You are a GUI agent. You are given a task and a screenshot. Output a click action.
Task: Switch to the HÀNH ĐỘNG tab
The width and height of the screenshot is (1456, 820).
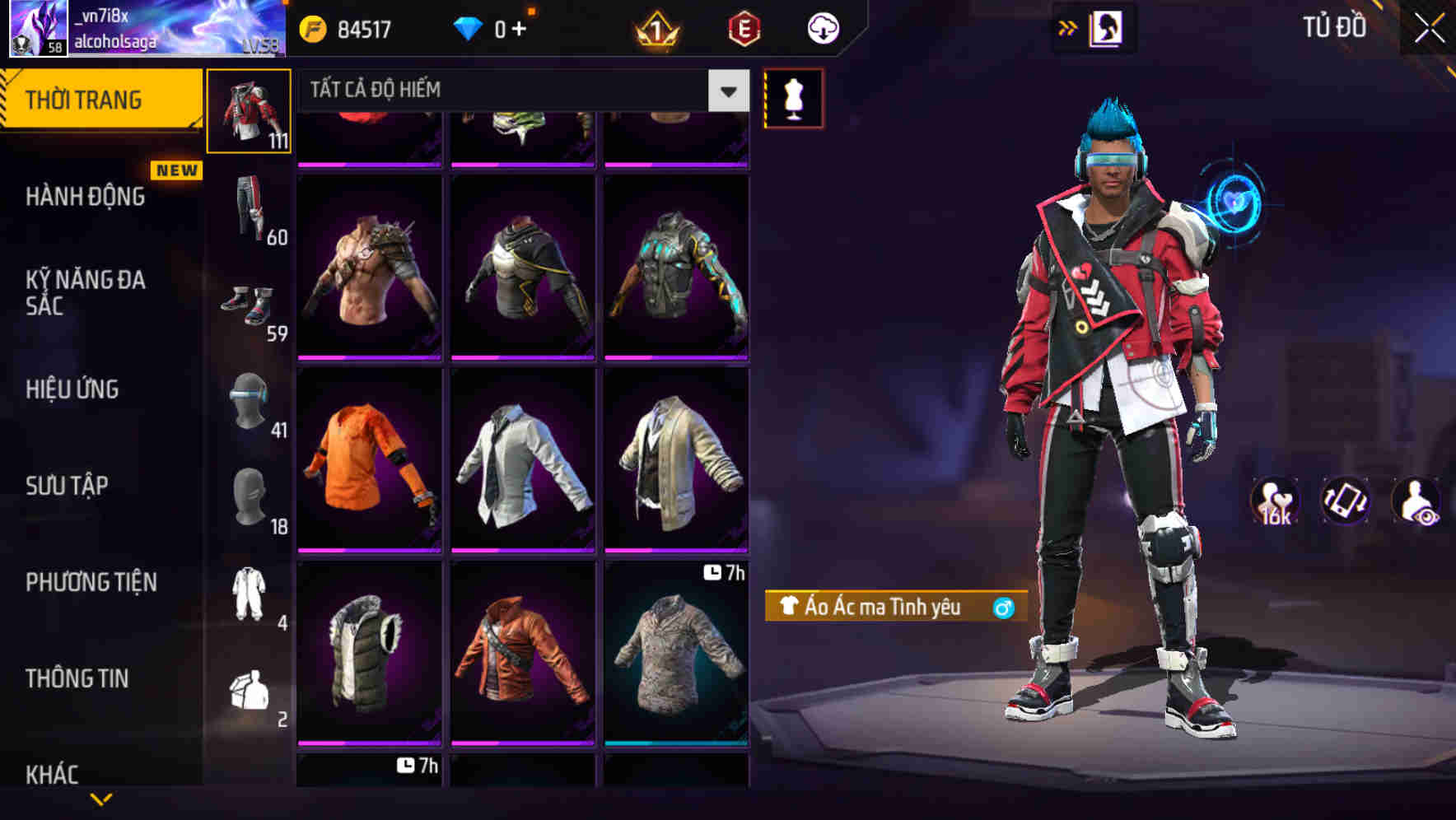click(82, 196)
